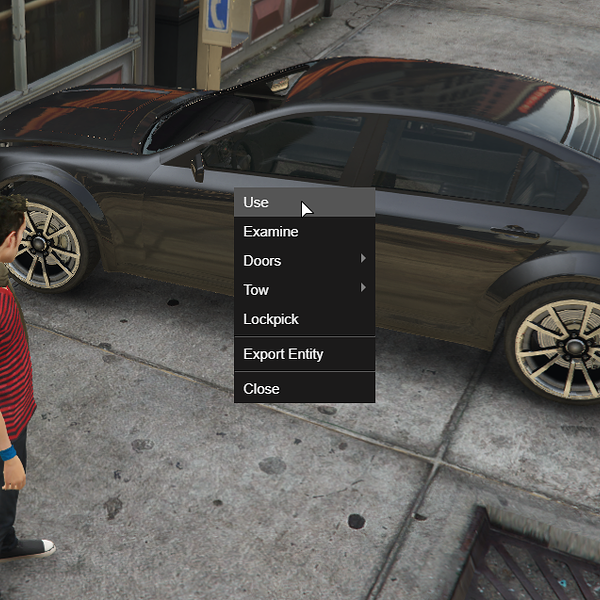Expand the Tow submenu

pos(257,290)
